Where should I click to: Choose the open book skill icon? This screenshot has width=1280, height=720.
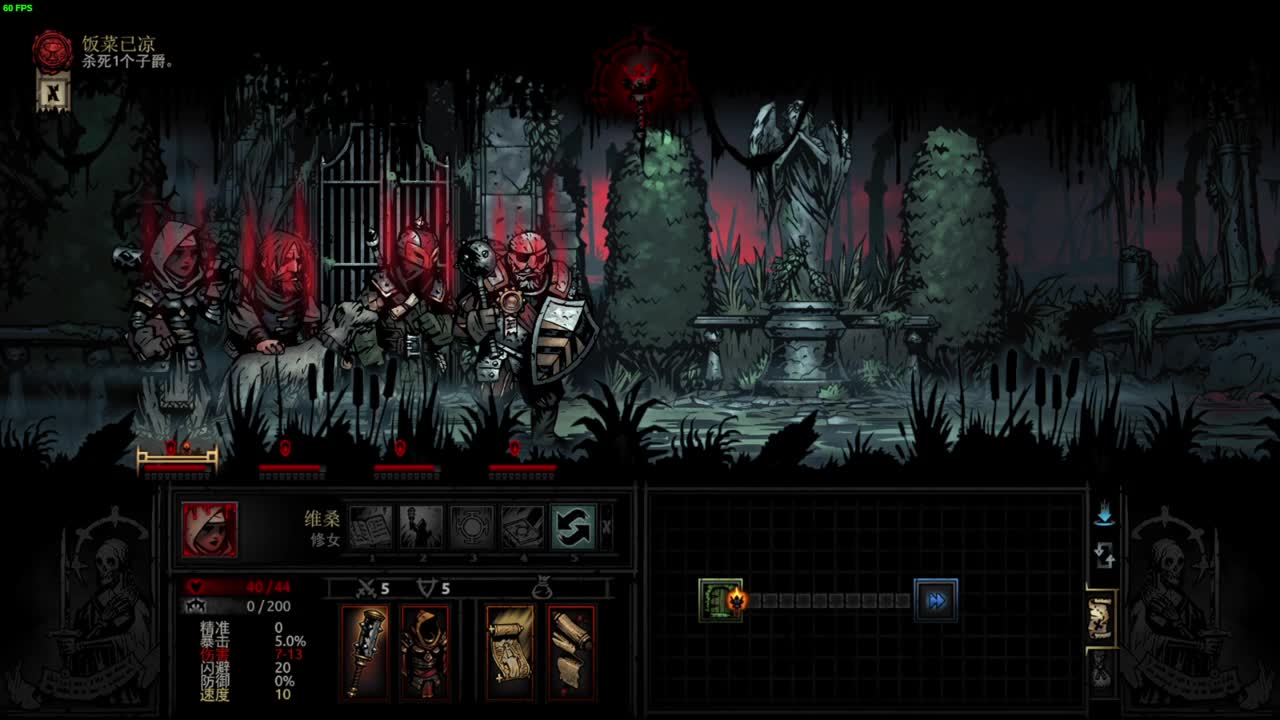tap(371, 527)
